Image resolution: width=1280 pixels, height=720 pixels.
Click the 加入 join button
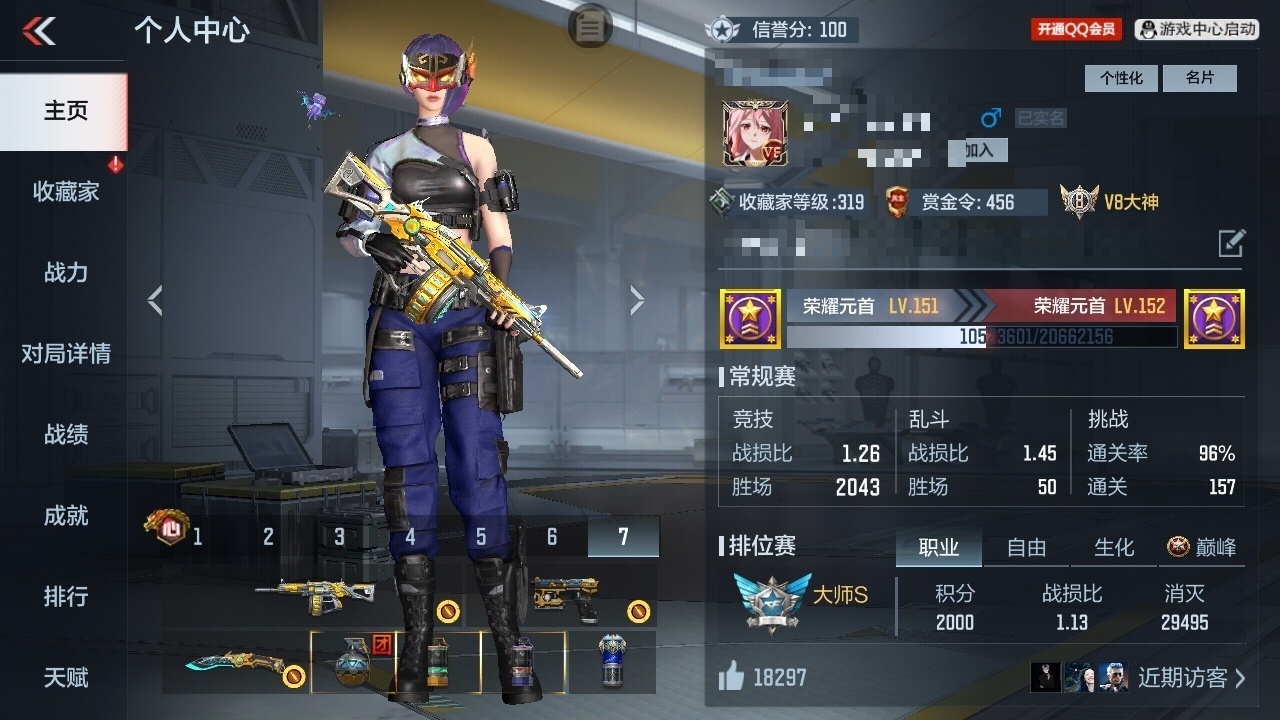978,150
